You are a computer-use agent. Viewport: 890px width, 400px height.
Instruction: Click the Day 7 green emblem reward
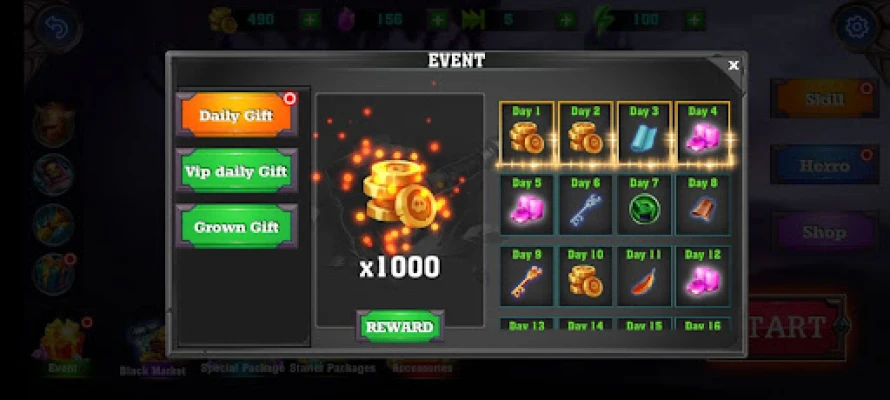coord(644,203)
